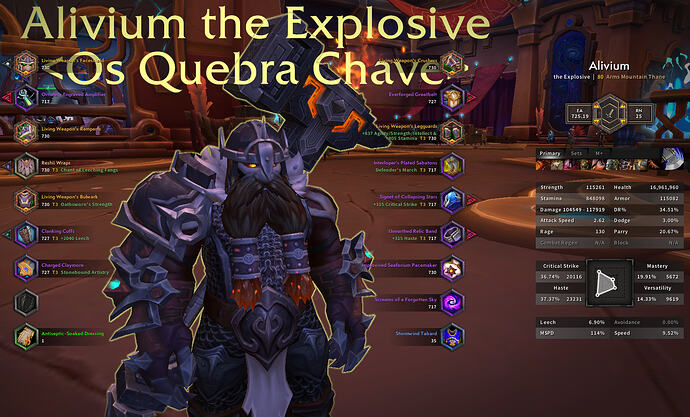
Task: Select the Antiseptic-Soaked Dressing item slot
Action: 26,336
